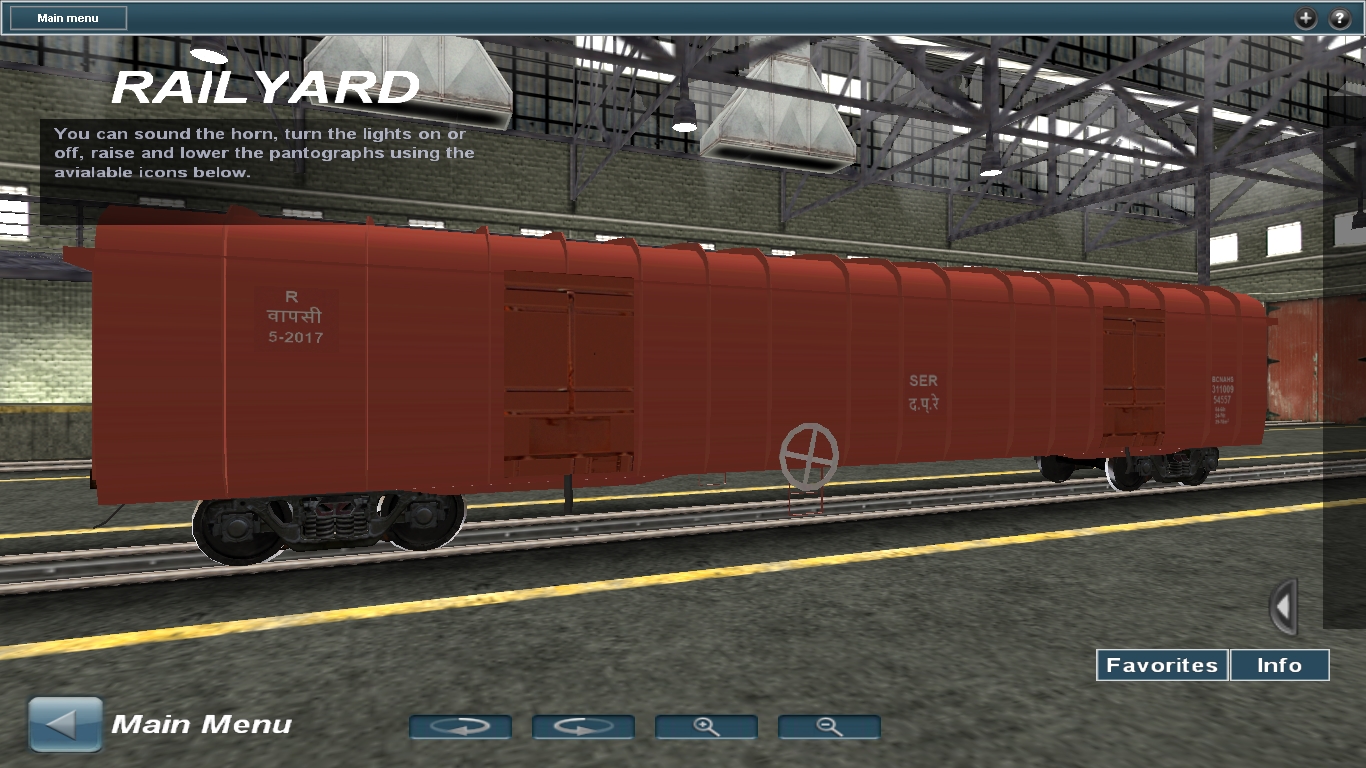
Task: Open the Favorites list
Action: [1161, 665]
